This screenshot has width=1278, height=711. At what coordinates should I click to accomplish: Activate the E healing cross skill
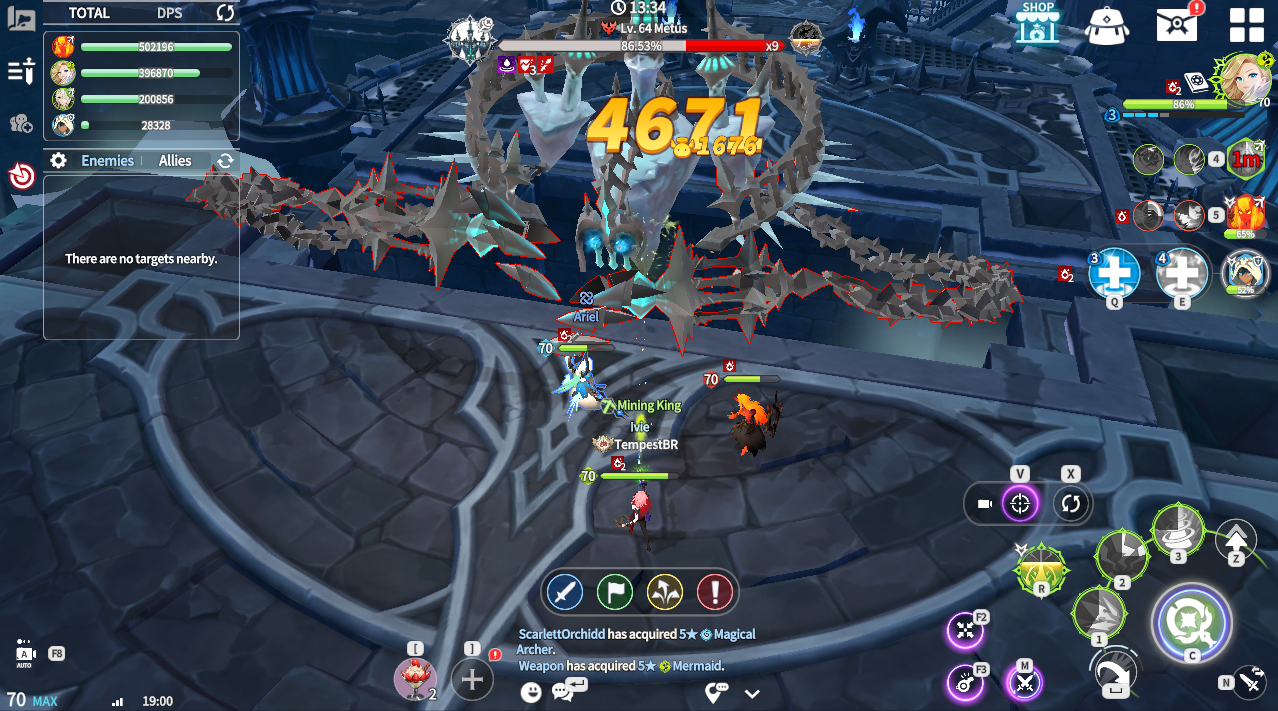(x=1182, y=273)
